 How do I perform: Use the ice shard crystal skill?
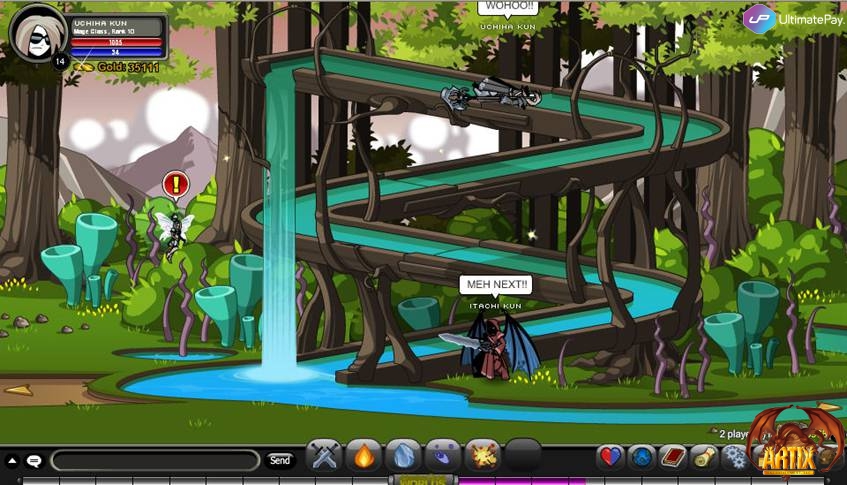tap(403, 457)
